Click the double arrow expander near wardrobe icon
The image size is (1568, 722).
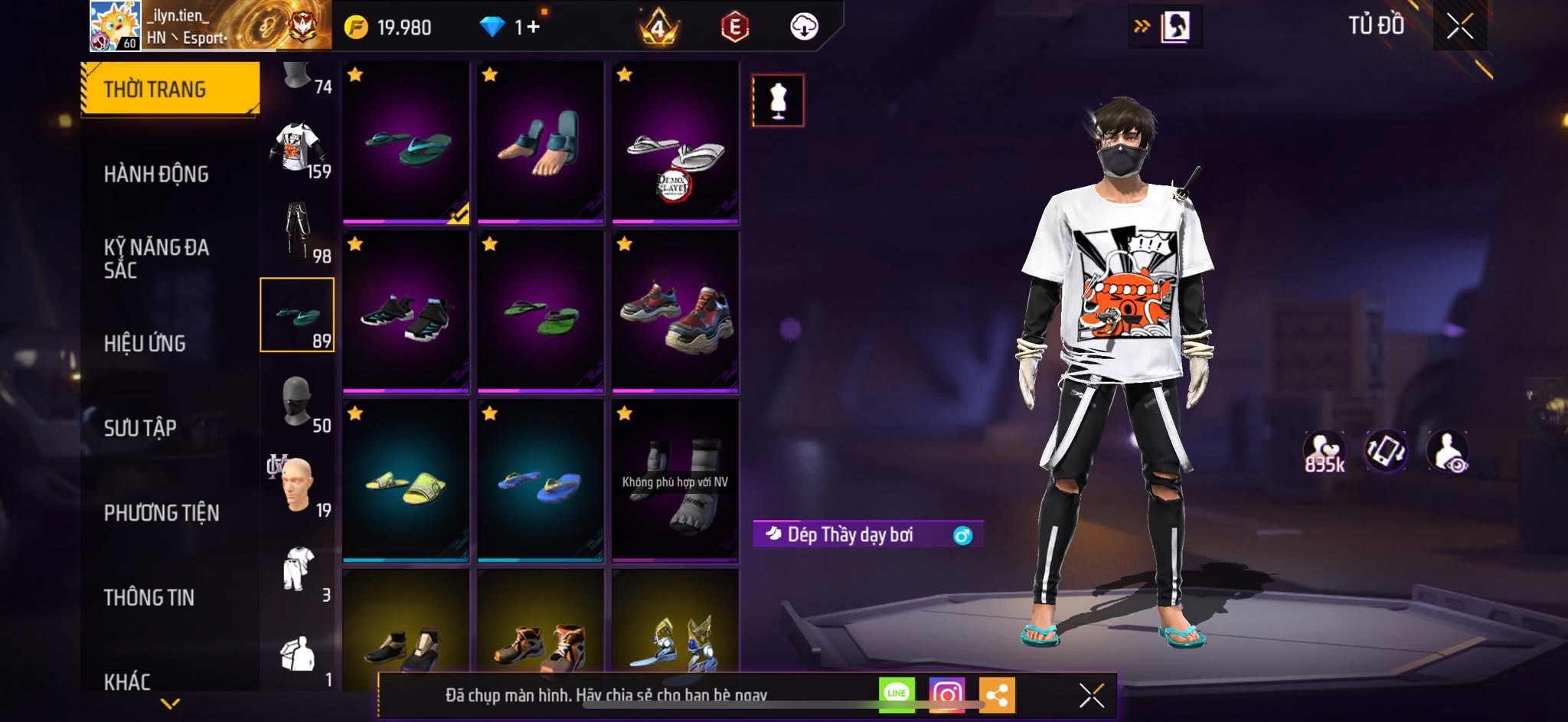point(1141,25)
